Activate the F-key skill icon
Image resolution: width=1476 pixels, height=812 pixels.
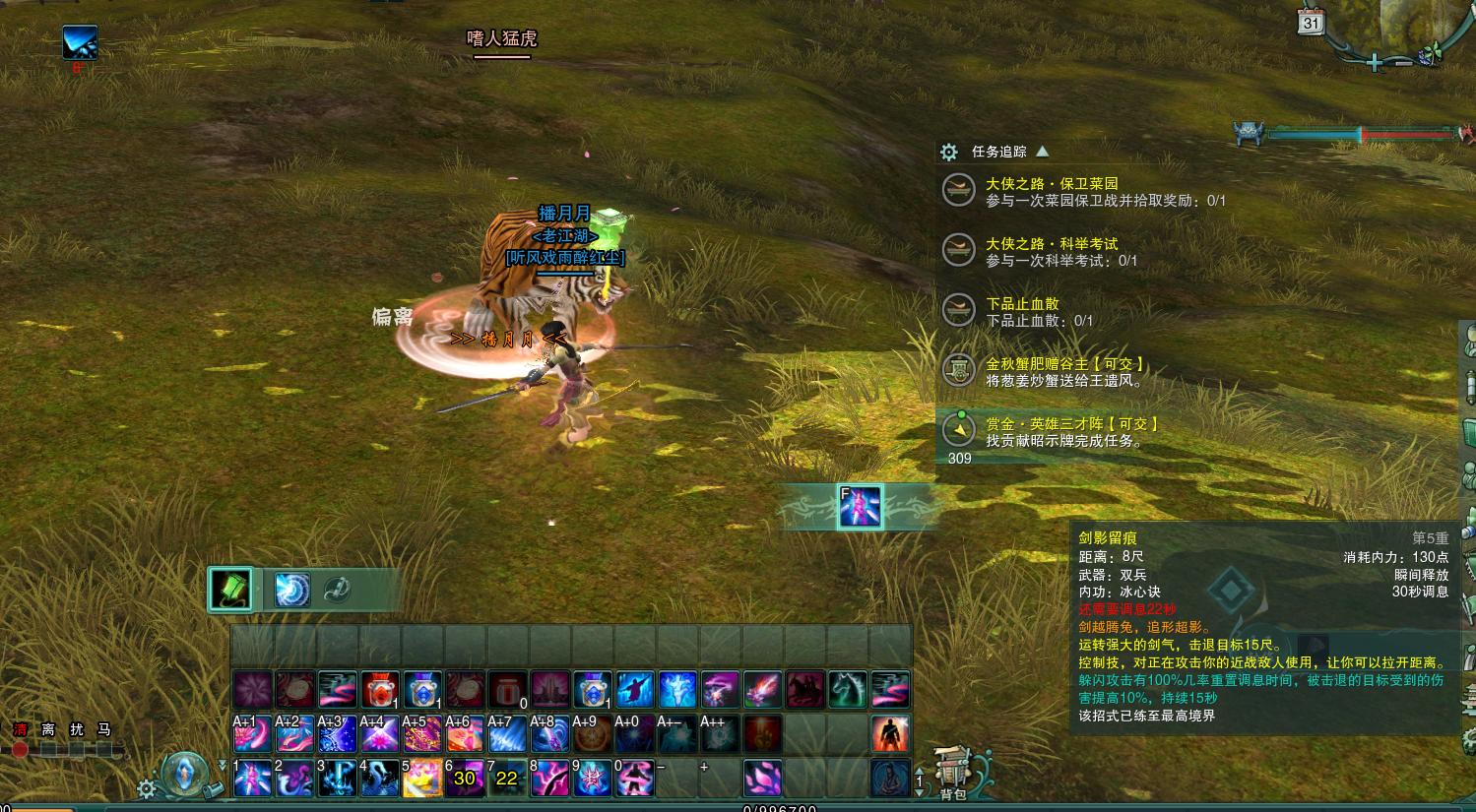coord(860,507)
